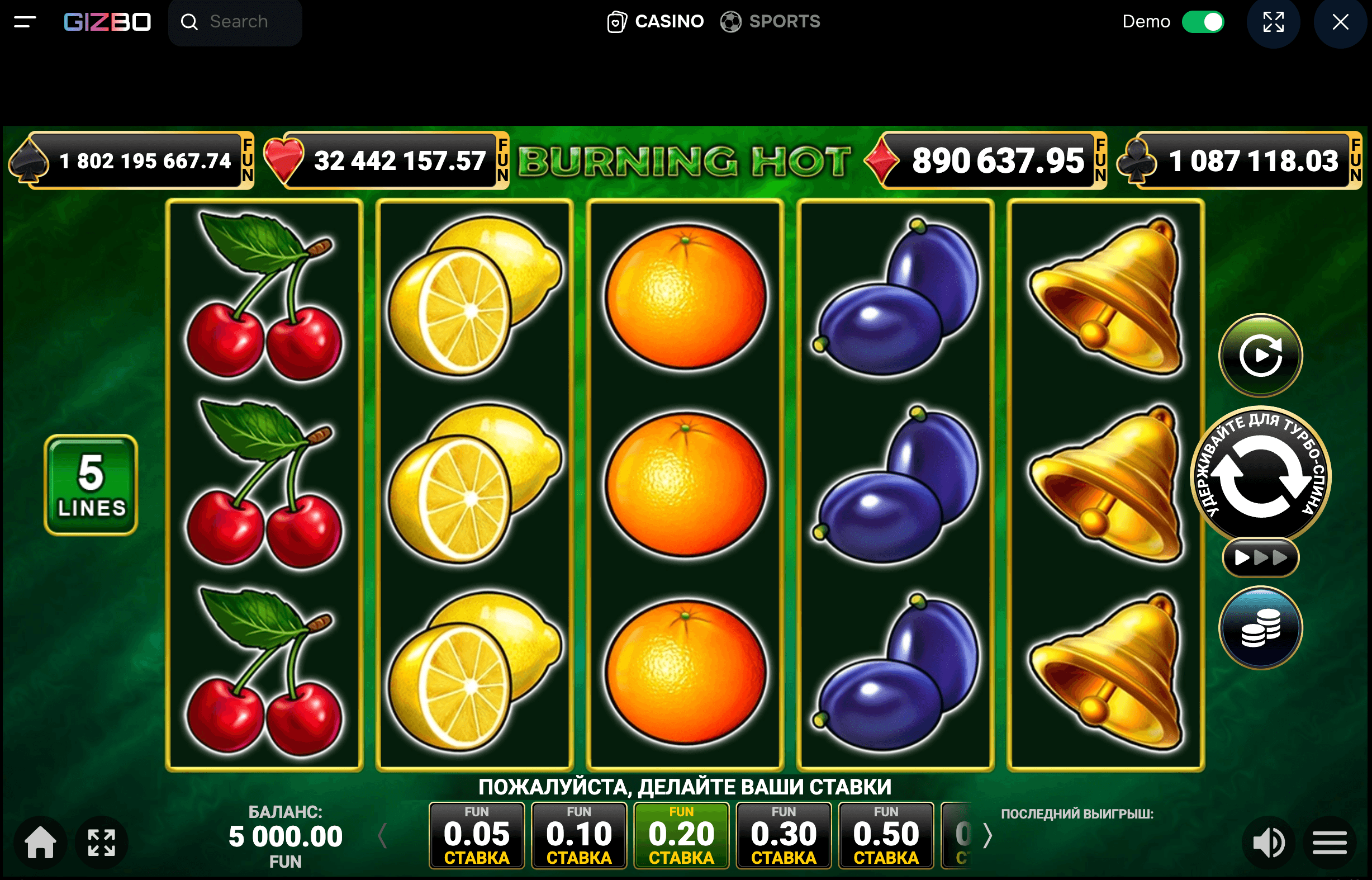Select the 0.50 FUN bet chip
Screen dimensions: 1372x880
click(x=886, y=834)
